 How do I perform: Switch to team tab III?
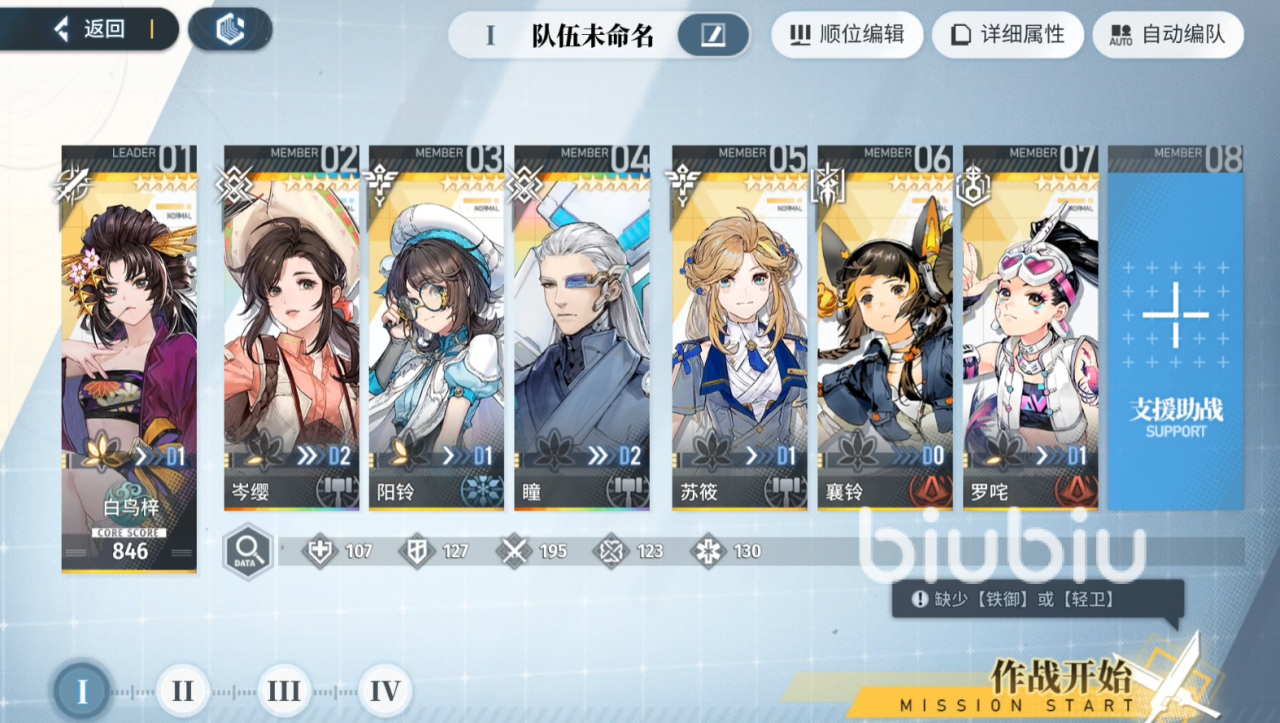coord(284,691)
